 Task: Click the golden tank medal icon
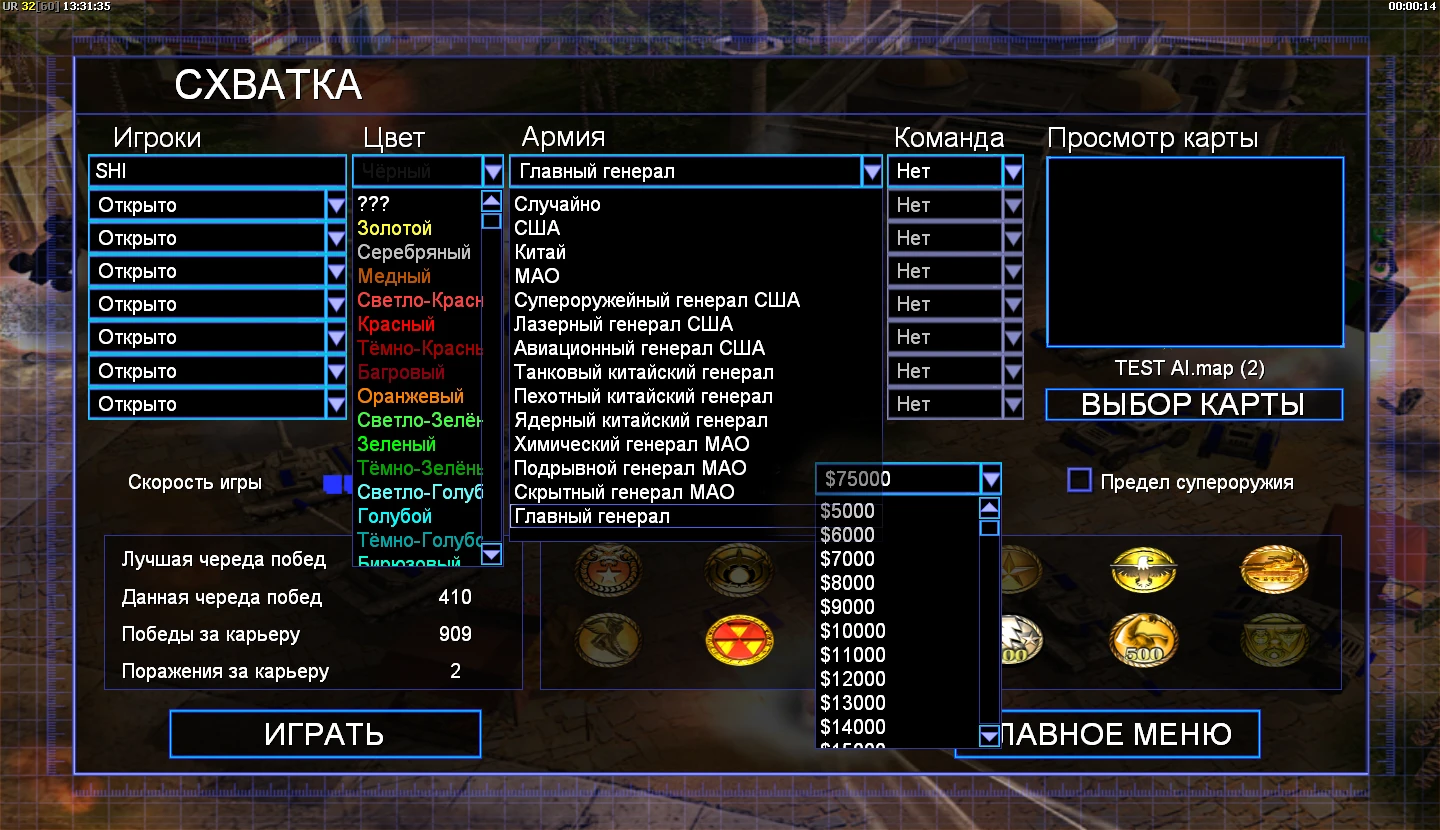[x=1272, y=570]
